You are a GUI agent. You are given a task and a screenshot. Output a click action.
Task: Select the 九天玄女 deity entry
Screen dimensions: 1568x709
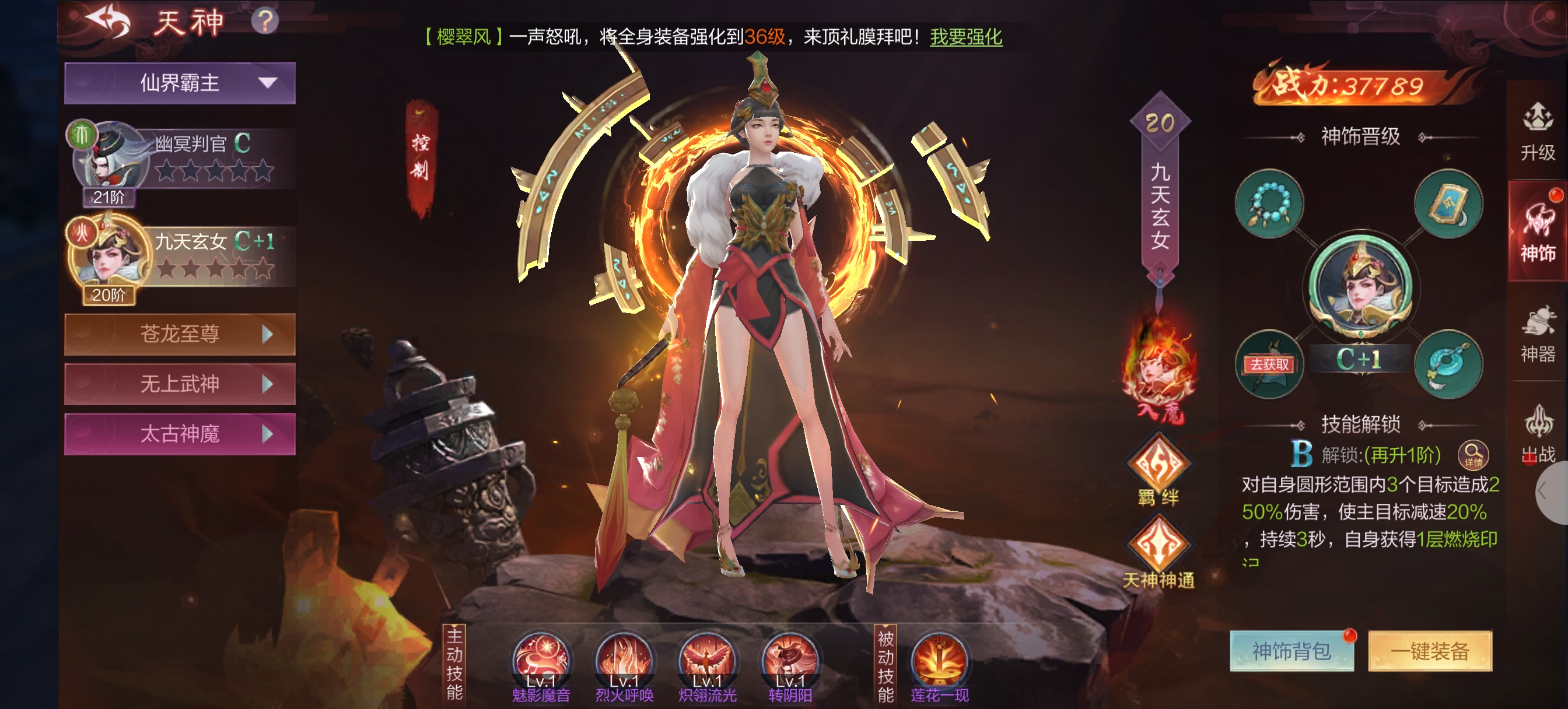[183, 257]
